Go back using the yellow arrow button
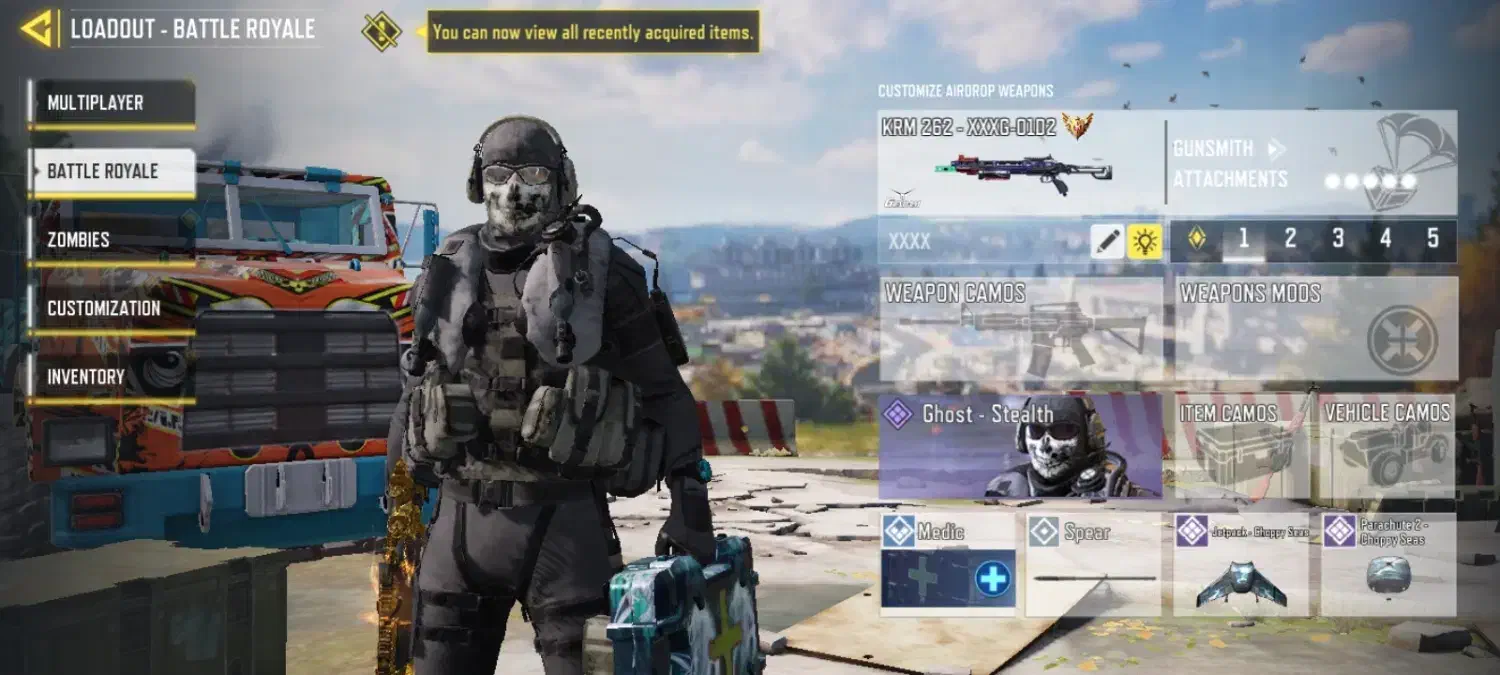Viewport: 1500px width, 675px height. (x=36, y=29)
